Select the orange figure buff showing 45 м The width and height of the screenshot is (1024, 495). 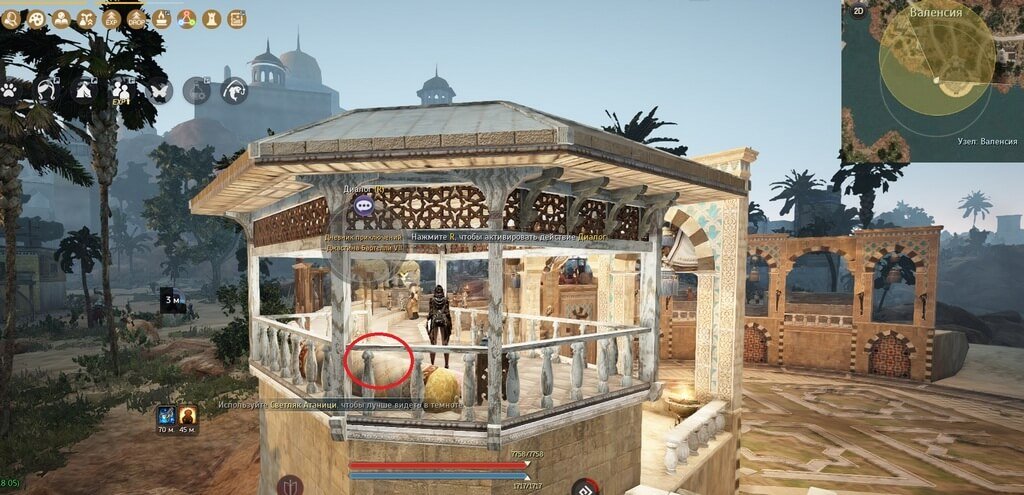187,415
